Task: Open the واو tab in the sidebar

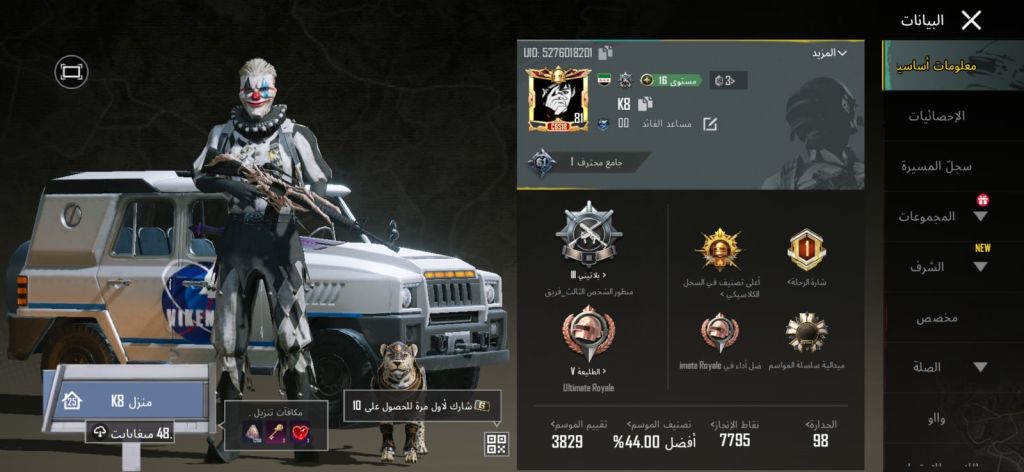Action: tap(936, 419)
